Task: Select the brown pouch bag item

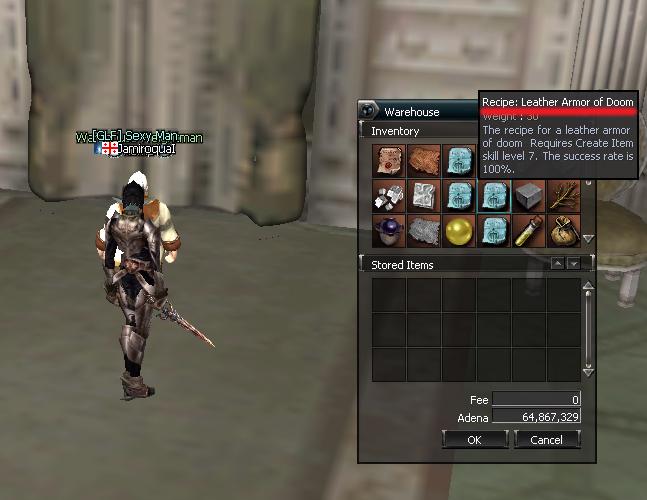Action: 564,231
